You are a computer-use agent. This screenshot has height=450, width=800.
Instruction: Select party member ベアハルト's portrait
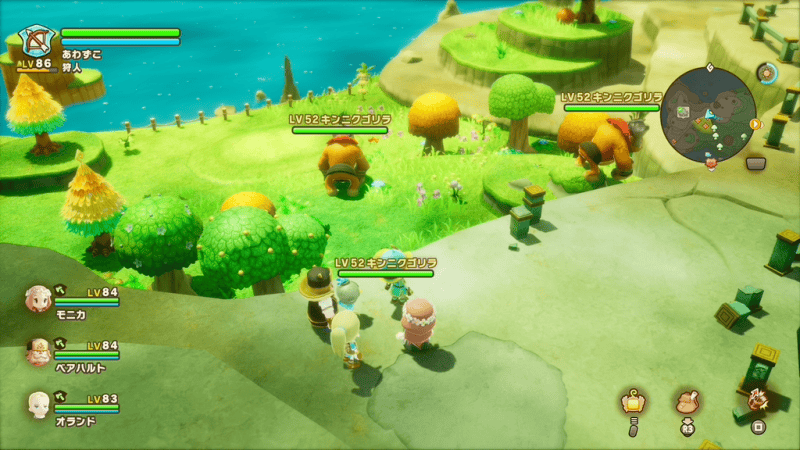point(39,350)
